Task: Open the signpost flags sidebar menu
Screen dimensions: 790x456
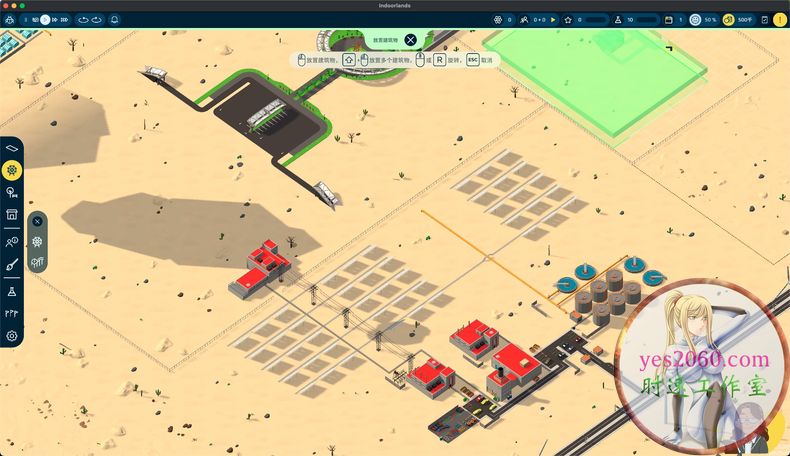Action: coord(12,313)
